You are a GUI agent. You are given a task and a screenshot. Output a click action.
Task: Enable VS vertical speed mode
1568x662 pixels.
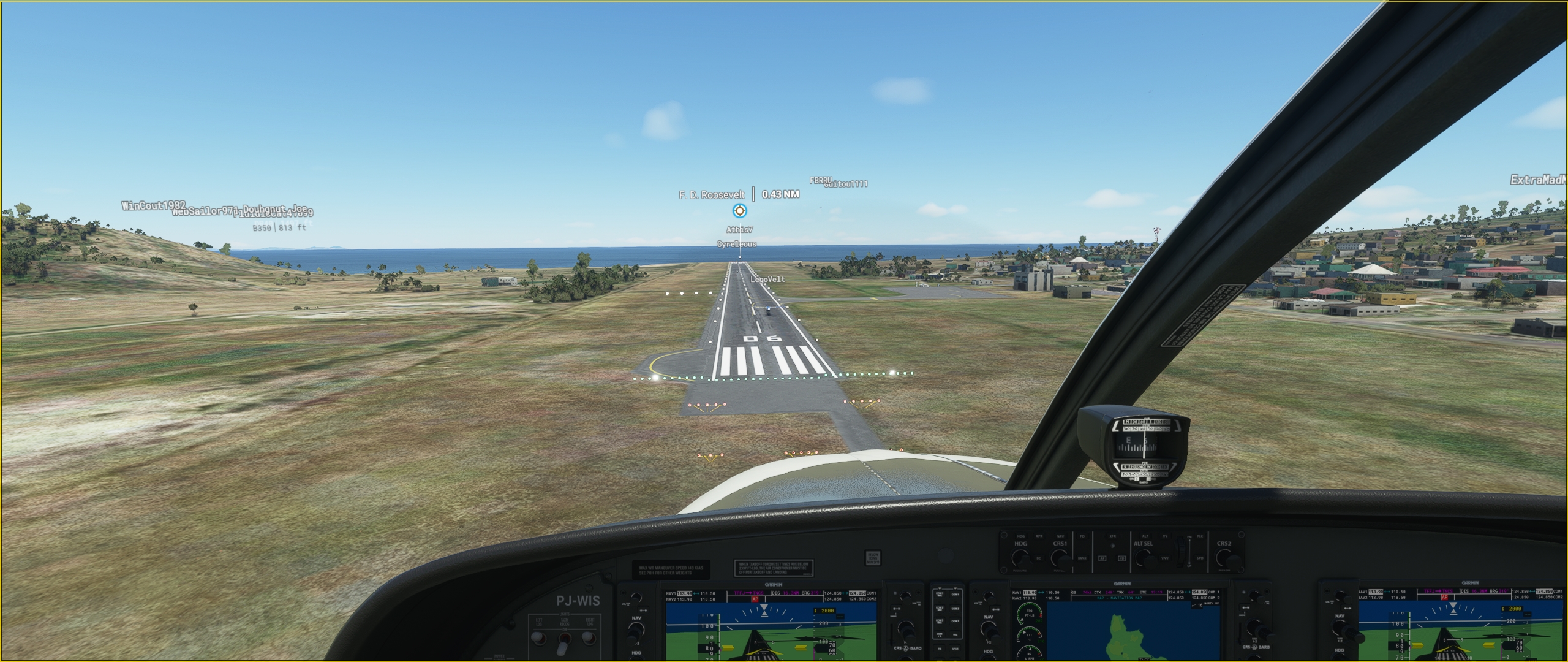click(x=1164, y=538)
